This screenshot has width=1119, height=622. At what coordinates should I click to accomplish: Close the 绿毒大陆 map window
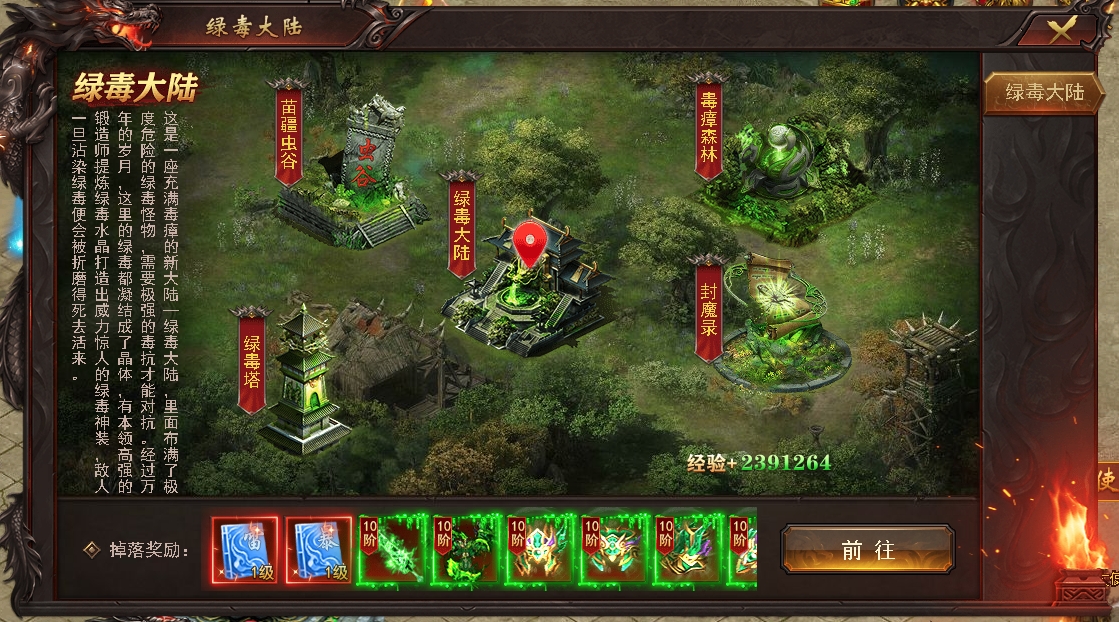click(x=1061, y=30)
